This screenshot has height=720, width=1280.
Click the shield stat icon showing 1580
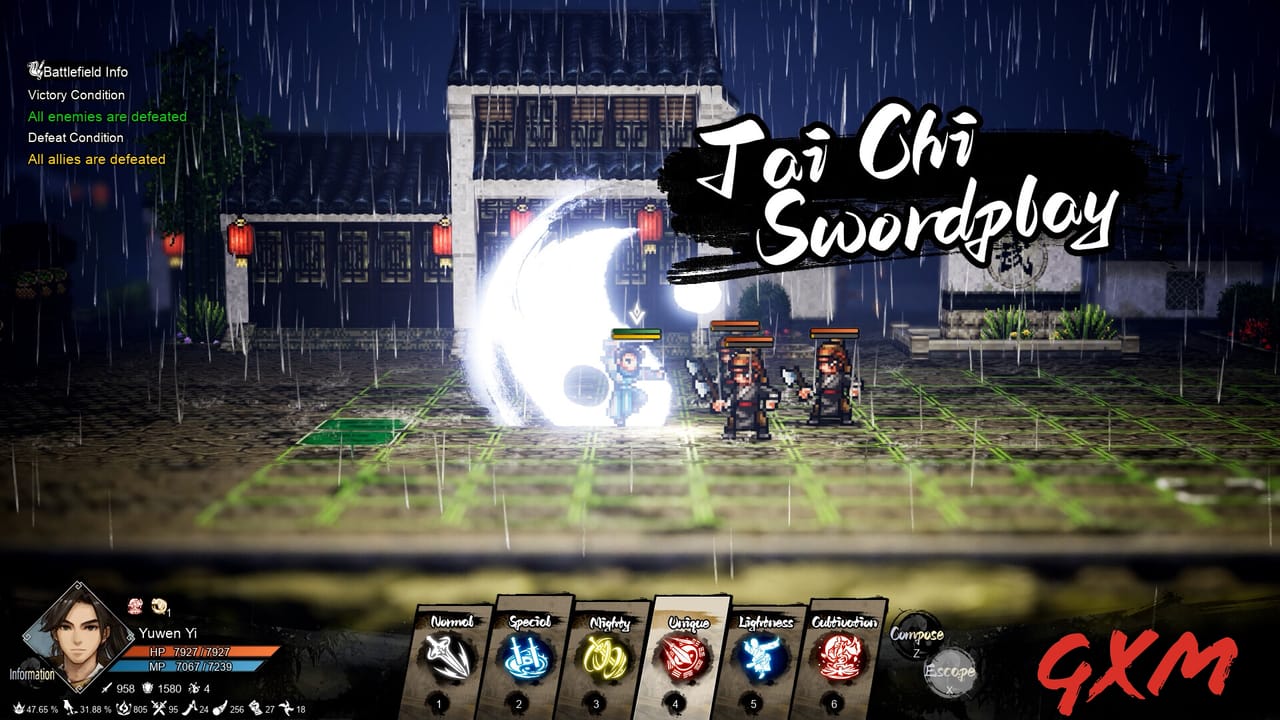pos(148,688)
